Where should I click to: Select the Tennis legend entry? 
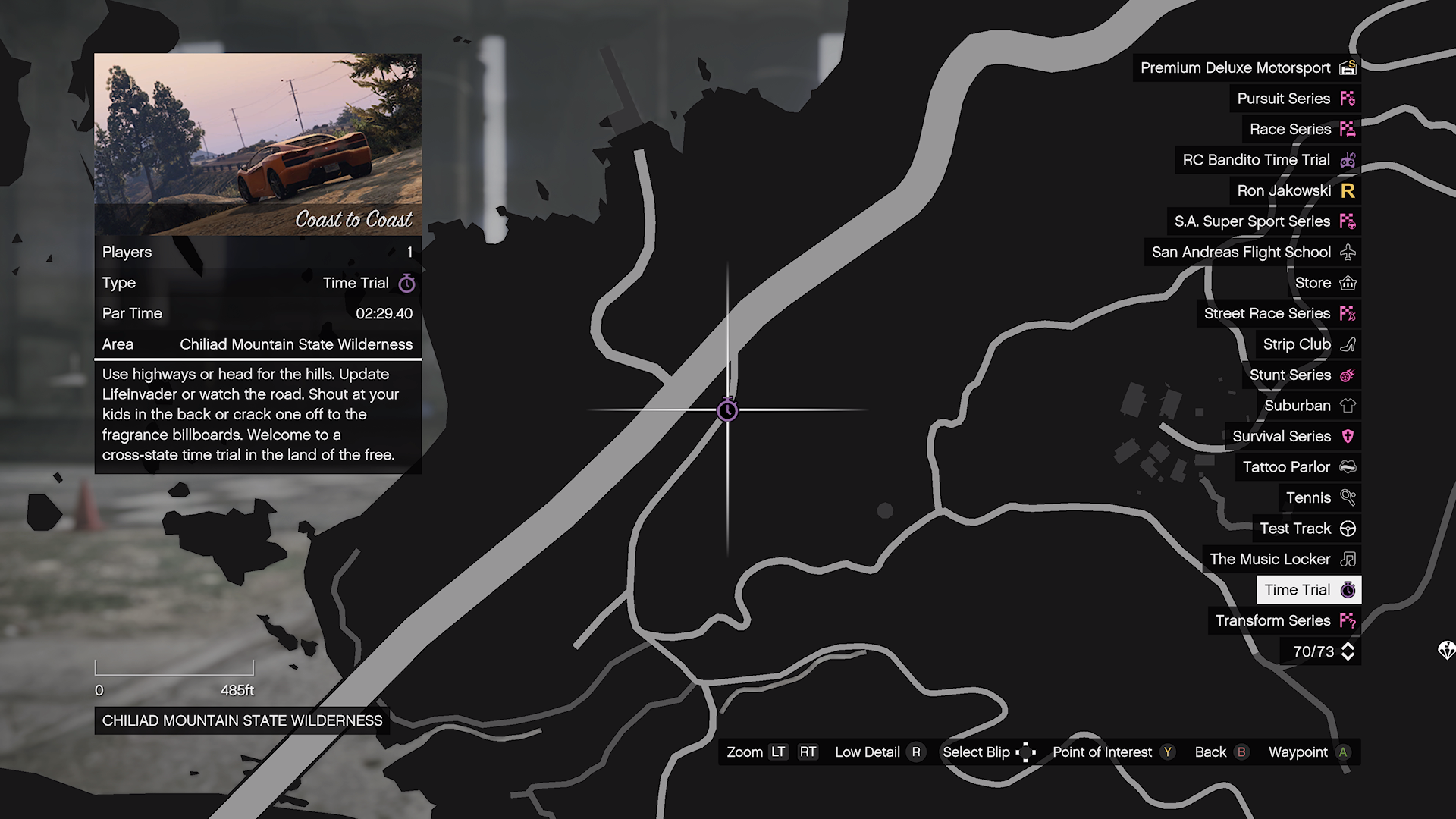coord(1319,498)
